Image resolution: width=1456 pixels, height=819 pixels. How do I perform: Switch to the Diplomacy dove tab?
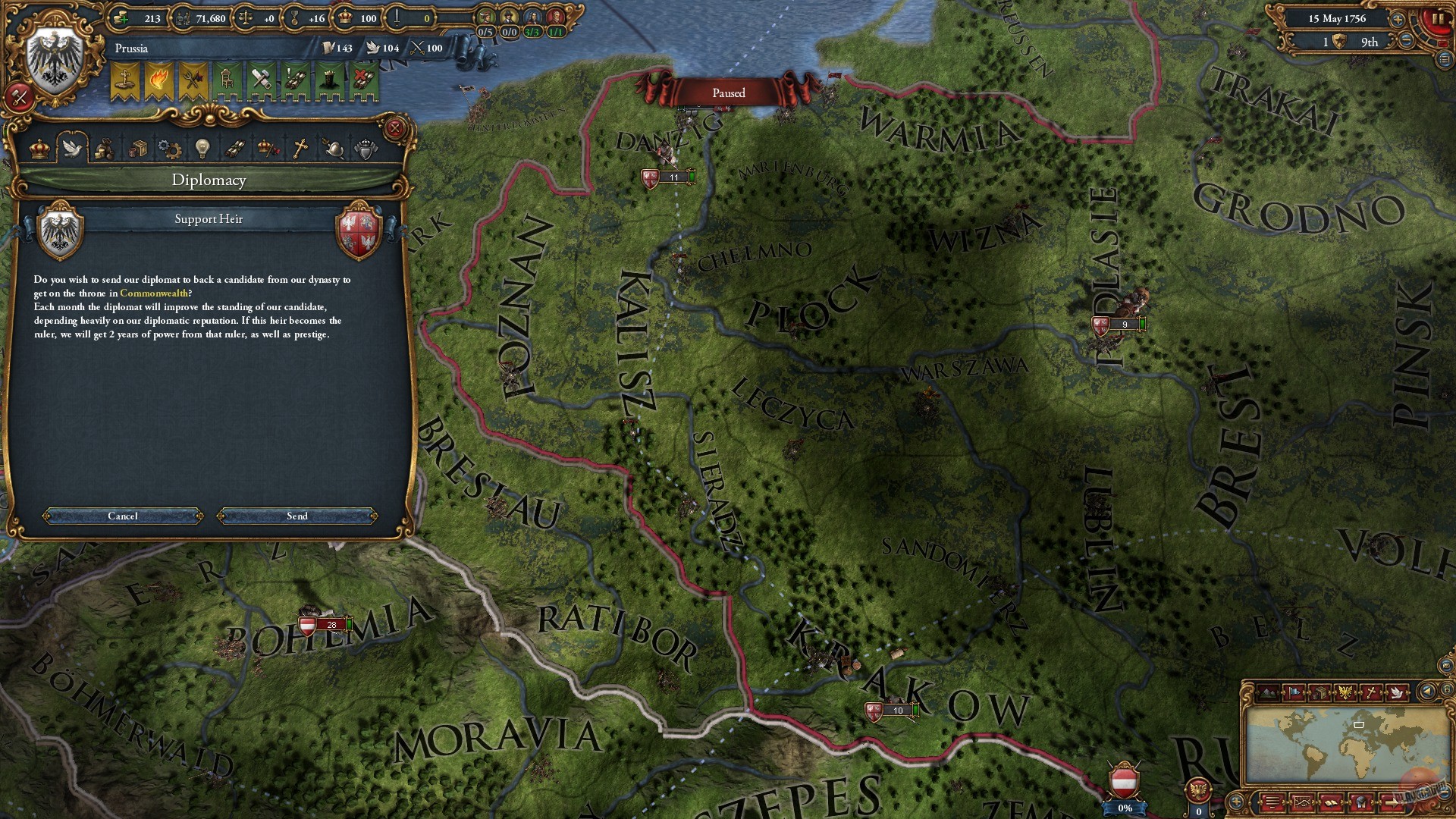tap(73, 149)
